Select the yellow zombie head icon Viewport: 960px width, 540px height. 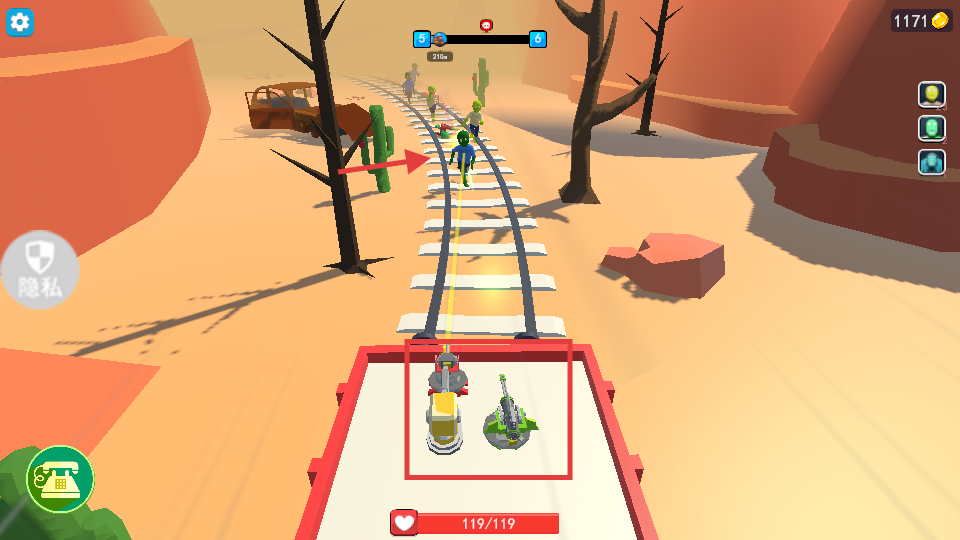[x=932, y=95]
